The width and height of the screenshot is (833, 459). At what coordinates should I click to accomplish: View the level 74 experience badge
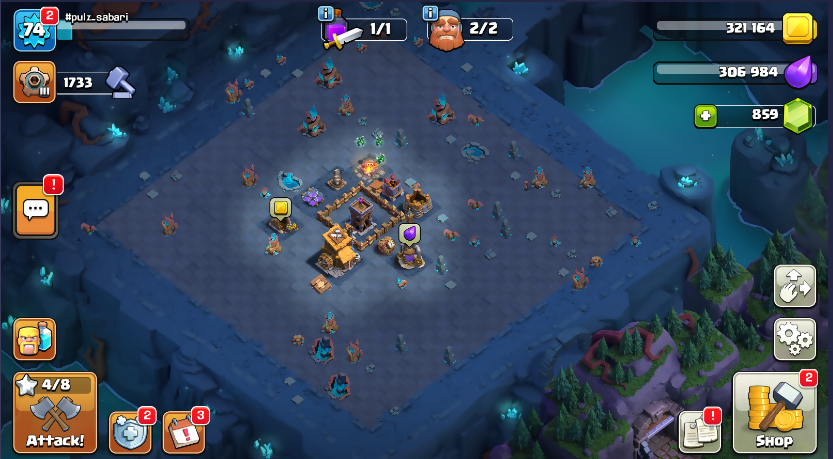32,29
